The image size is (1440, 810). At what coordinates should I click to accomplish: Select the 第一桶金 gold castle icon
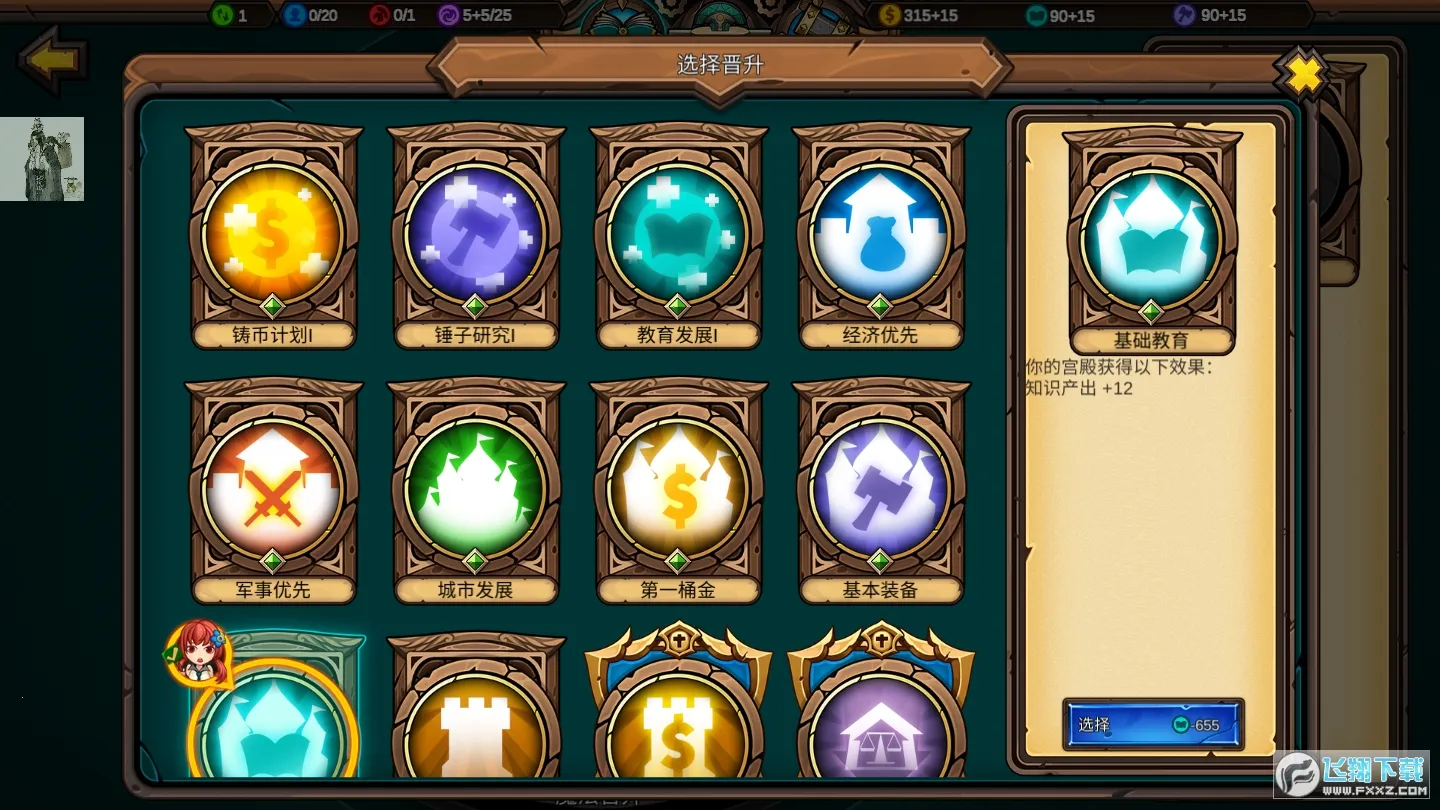pyautogui.click(x=679, y=490)
